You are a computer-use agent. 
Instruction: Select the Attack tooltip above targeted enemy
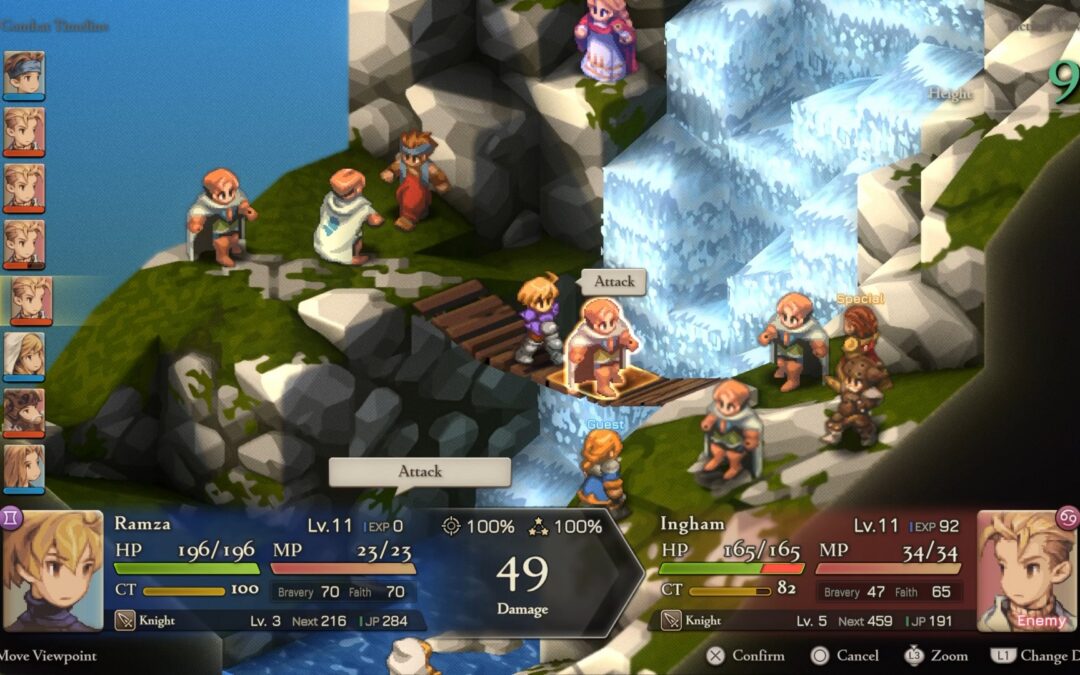pos(614,282)
